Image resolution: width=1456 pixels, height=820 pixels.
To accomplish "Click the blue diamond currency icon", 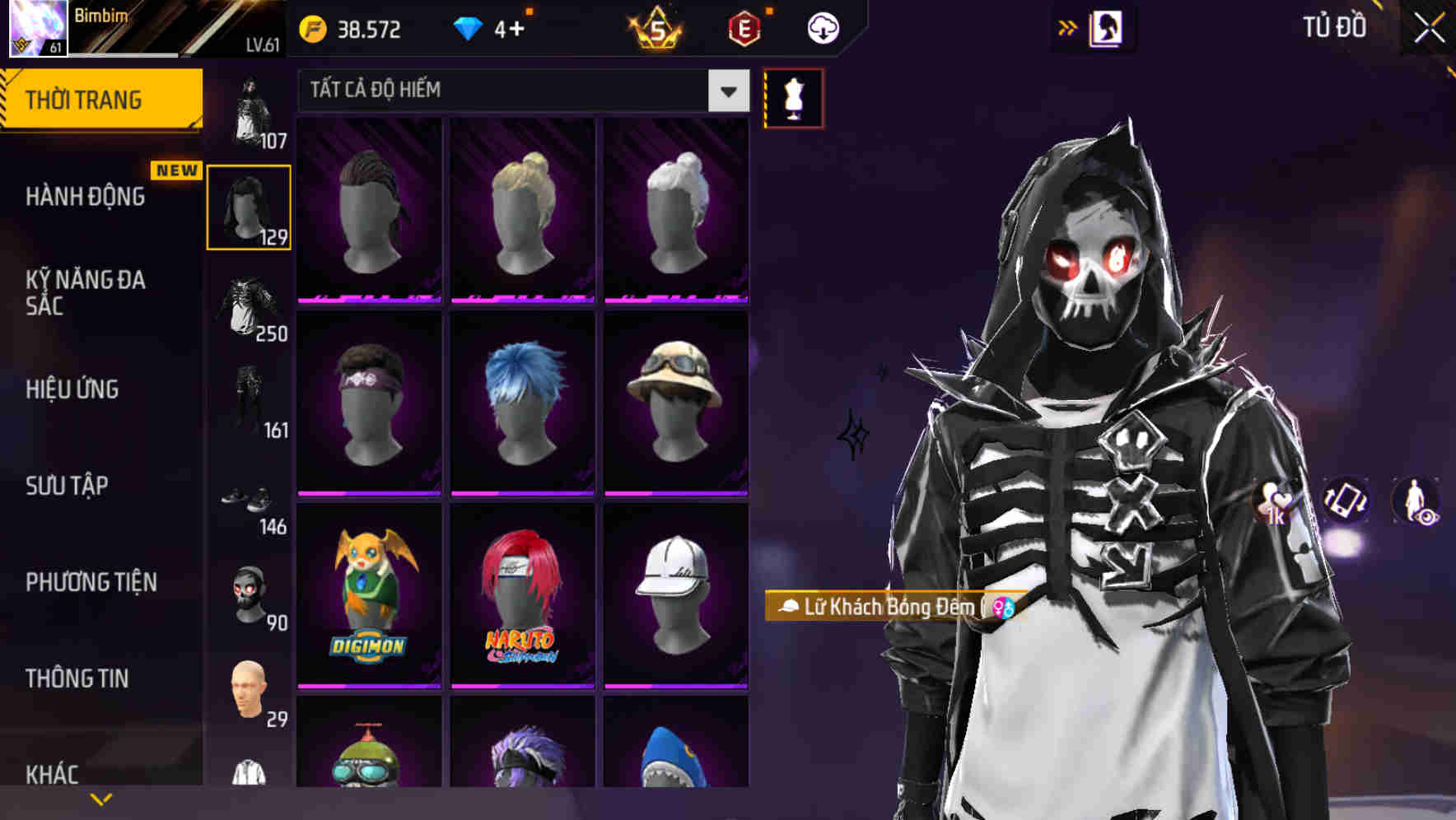I will (x=469, y=27).
